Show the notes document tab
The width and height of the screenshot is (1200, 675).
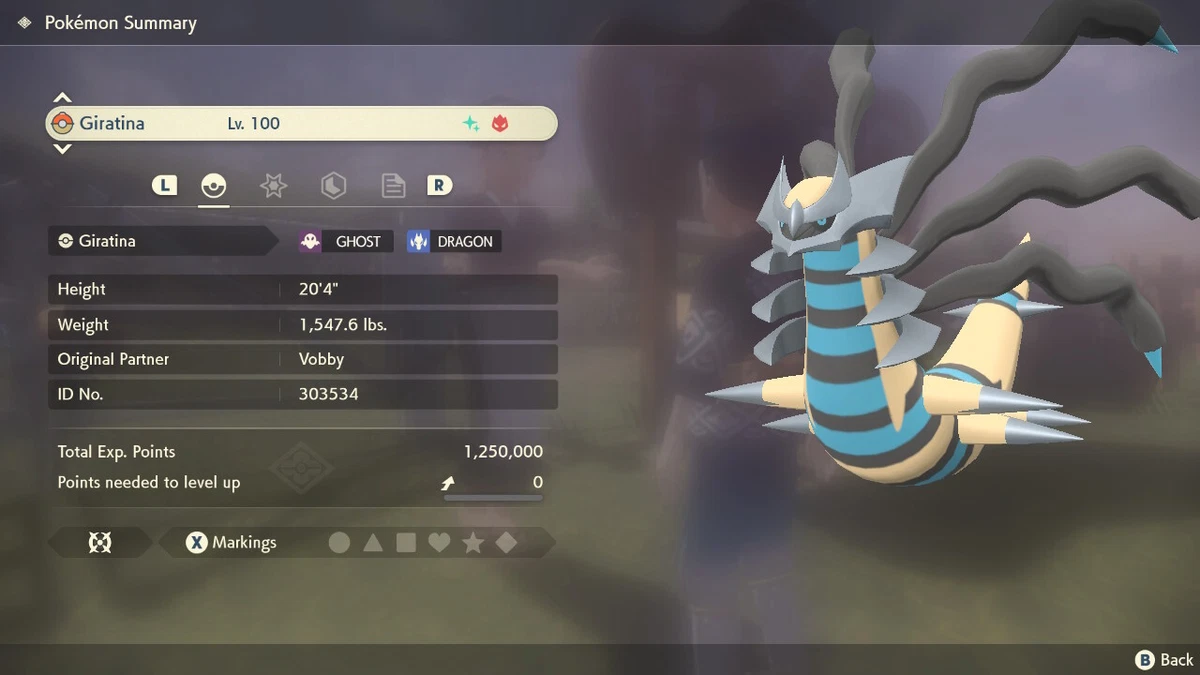[x=393, y=185]
